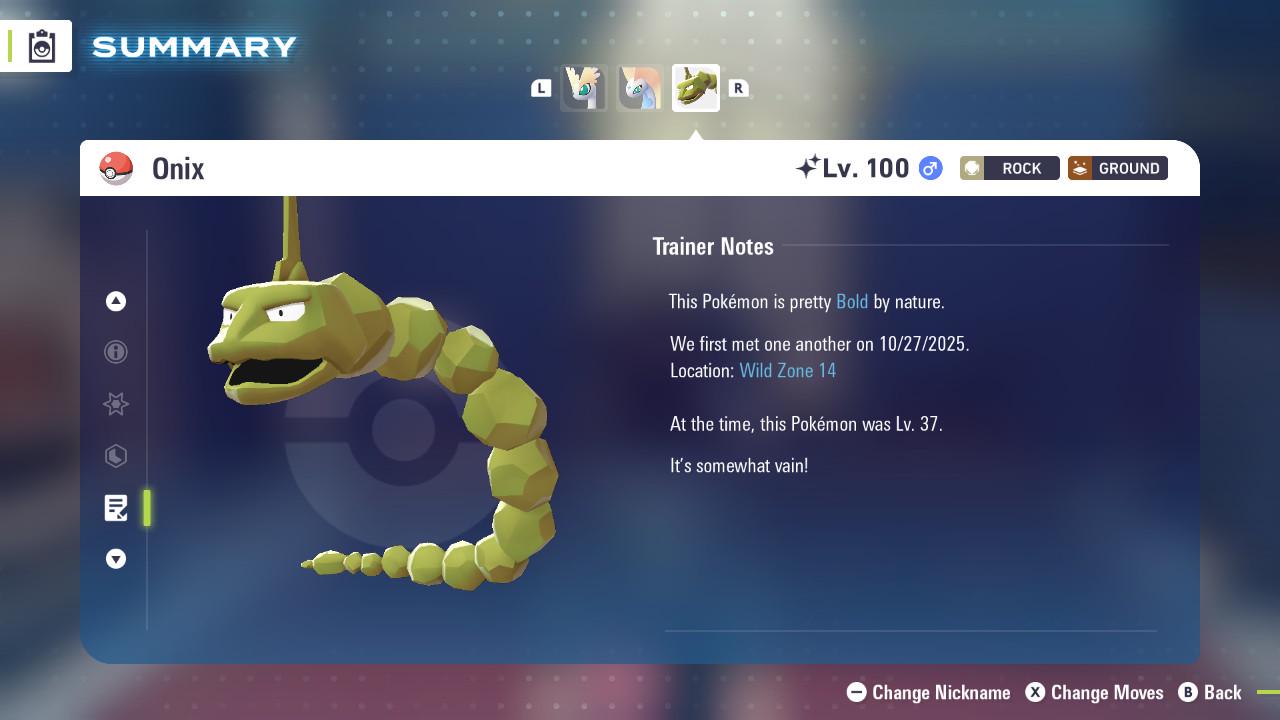Viewport: 1280px width, 720px height.
Task: Click the ROCK type badge
Action: (1009, 168)
